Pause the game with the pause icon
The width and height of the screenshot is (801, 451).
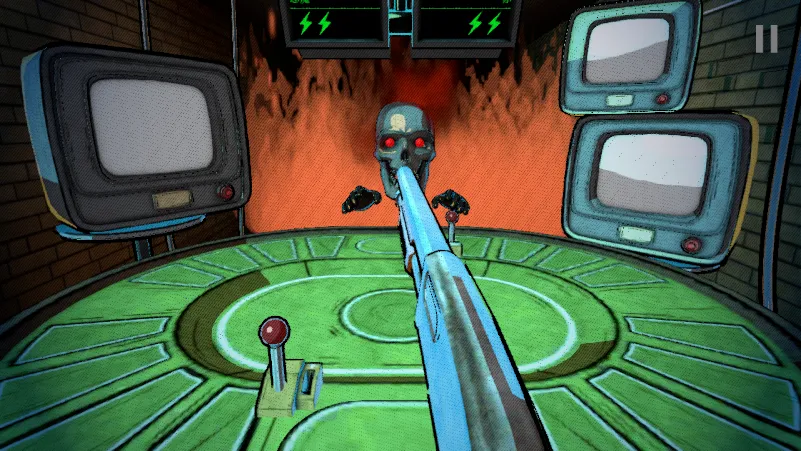(766, 38)
